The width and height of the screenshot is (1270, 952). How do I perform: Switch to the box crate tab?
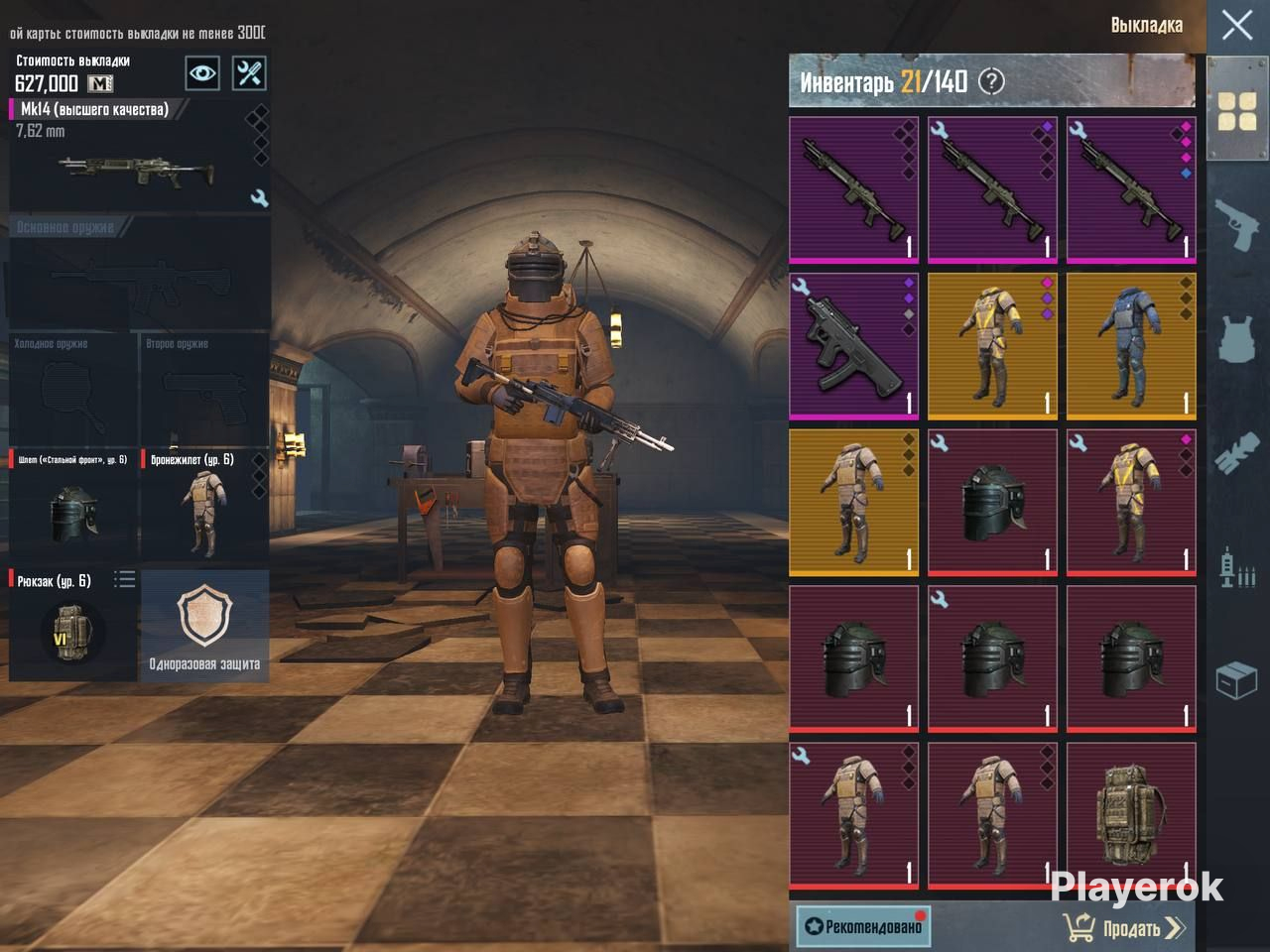pyautogui.click(x=1237, y=681)
